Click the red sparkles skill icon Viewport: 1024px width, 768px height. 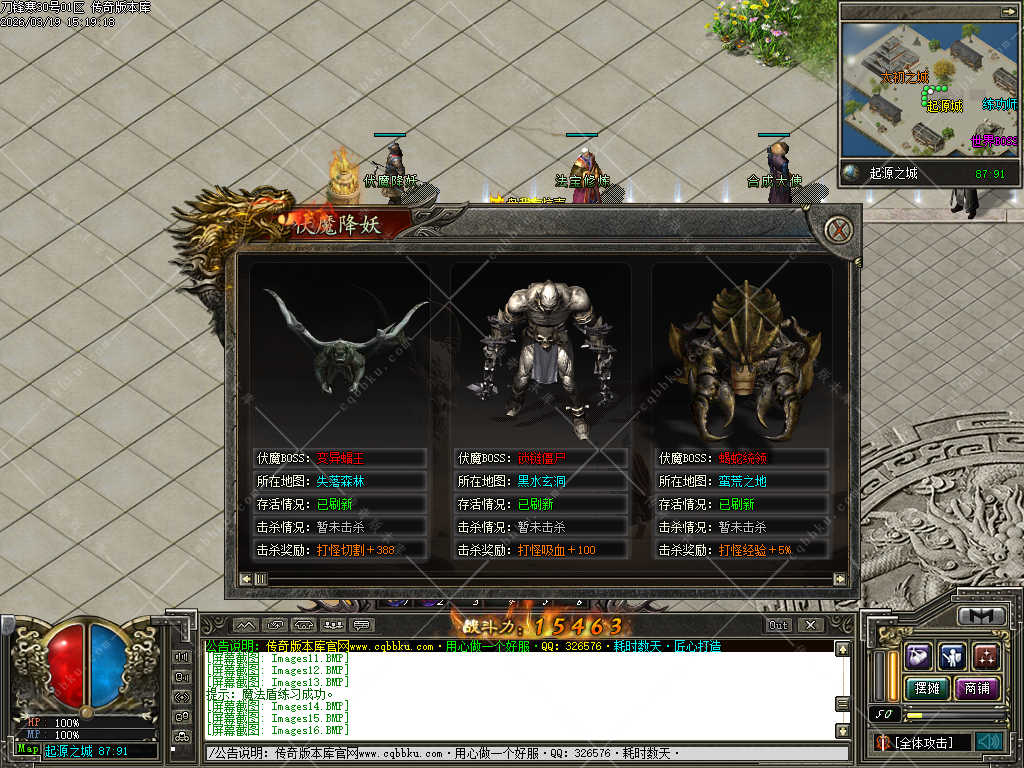(987, 656)
